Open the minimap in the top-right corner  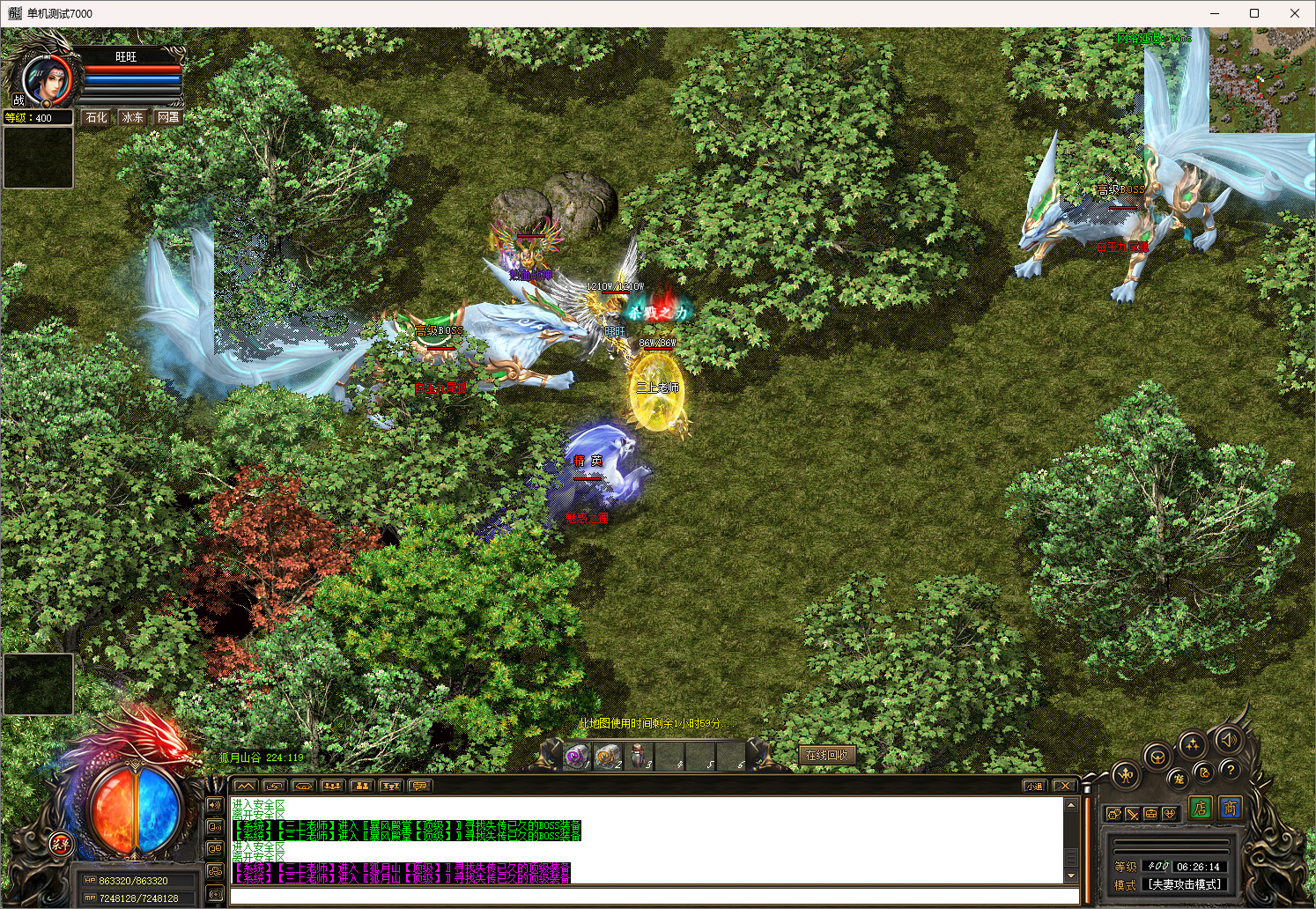(1262, 79)
